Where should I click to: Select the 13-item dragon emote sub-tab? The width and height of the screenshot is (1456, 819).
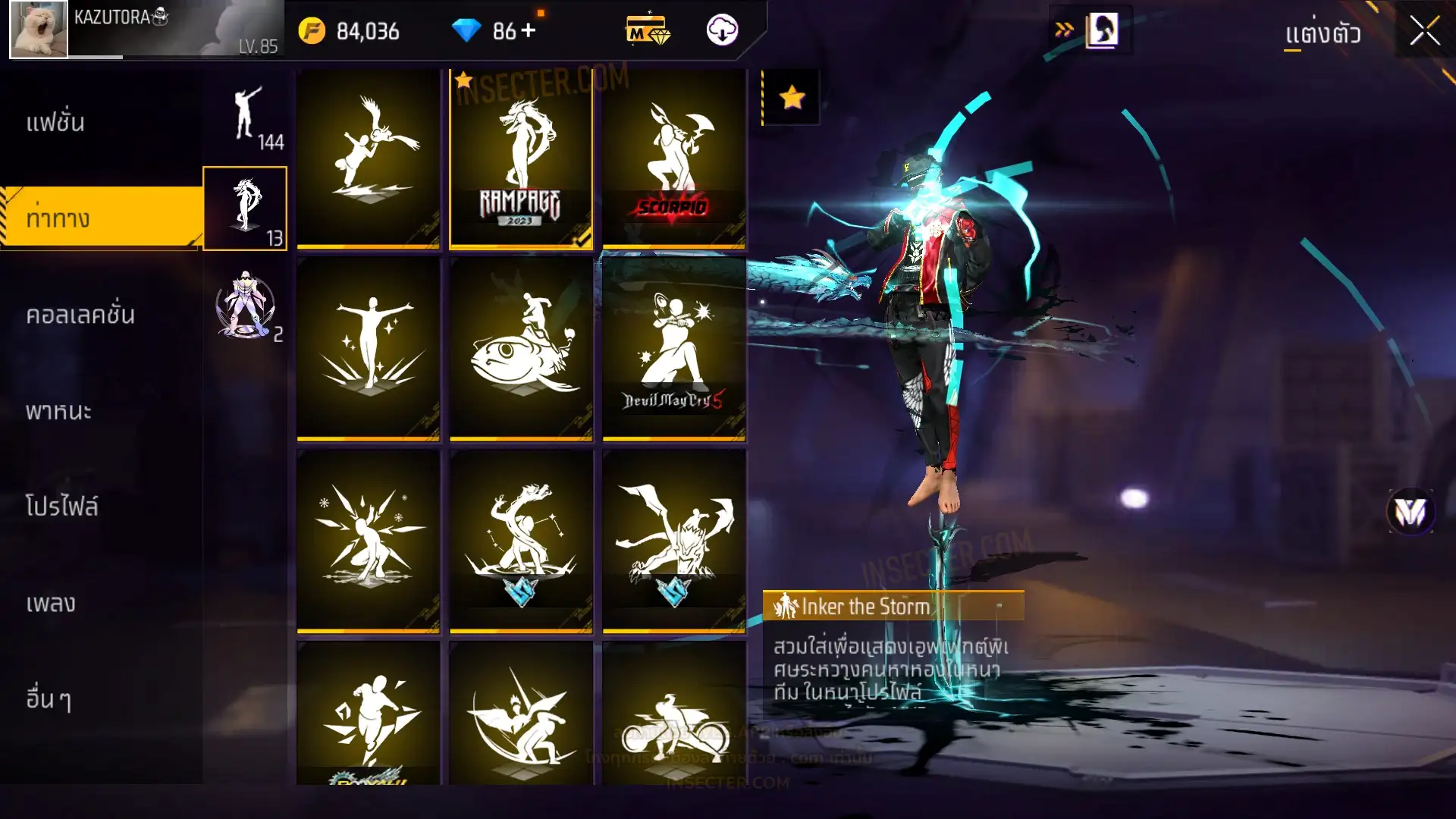coord(245,209)
